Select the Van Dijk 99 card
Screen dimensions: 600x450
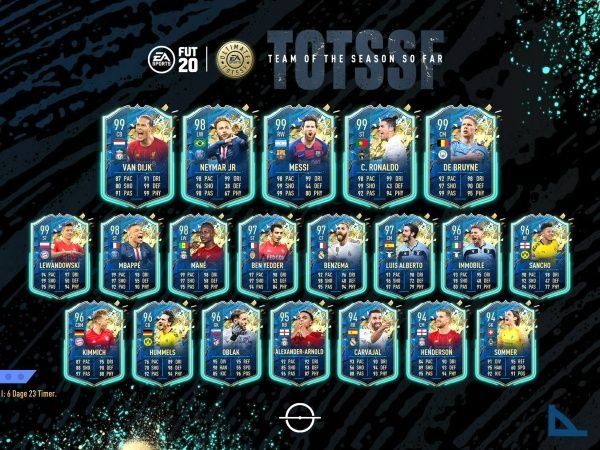point(137,157)
